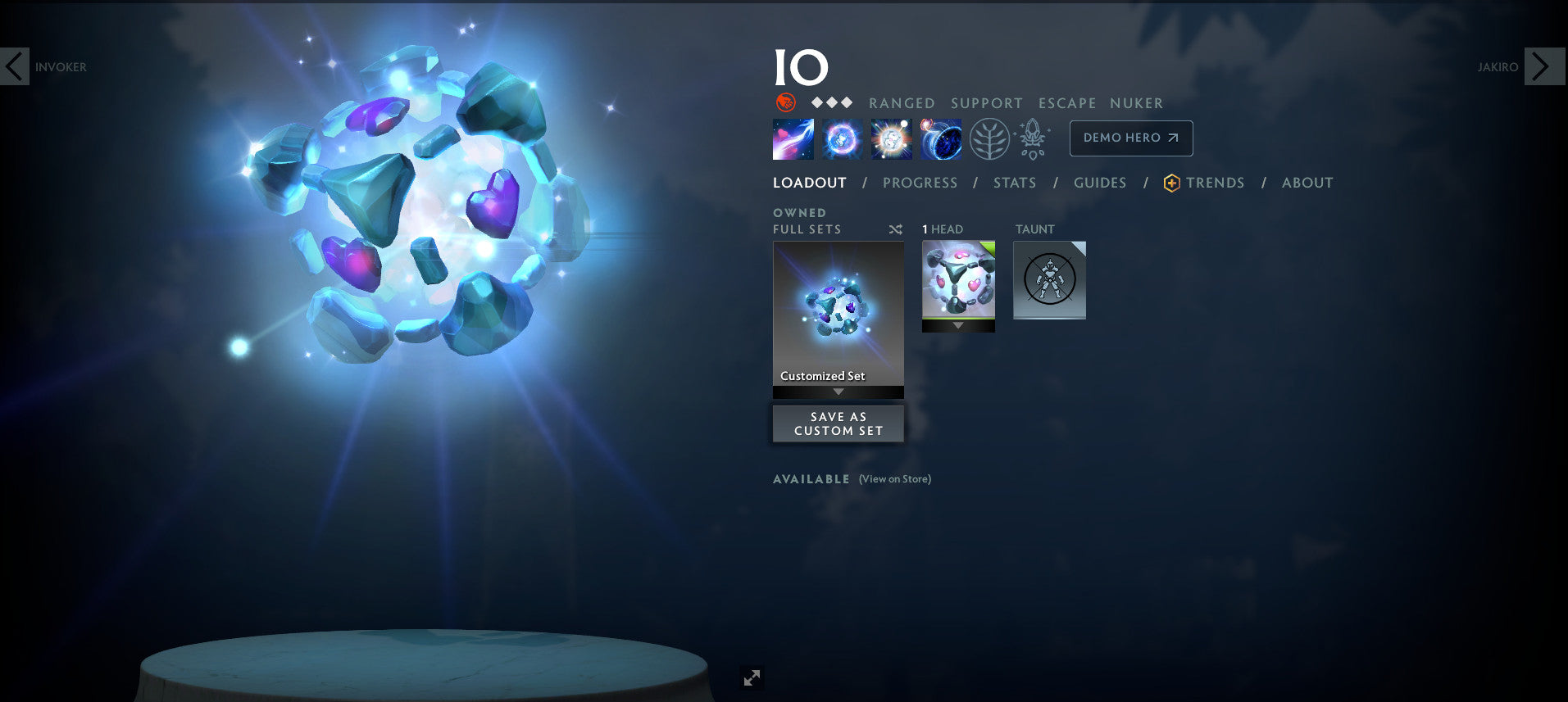Viewport: 1568px width, 702px height.
Task: Open the View on Store link
Action: point(893,478)
